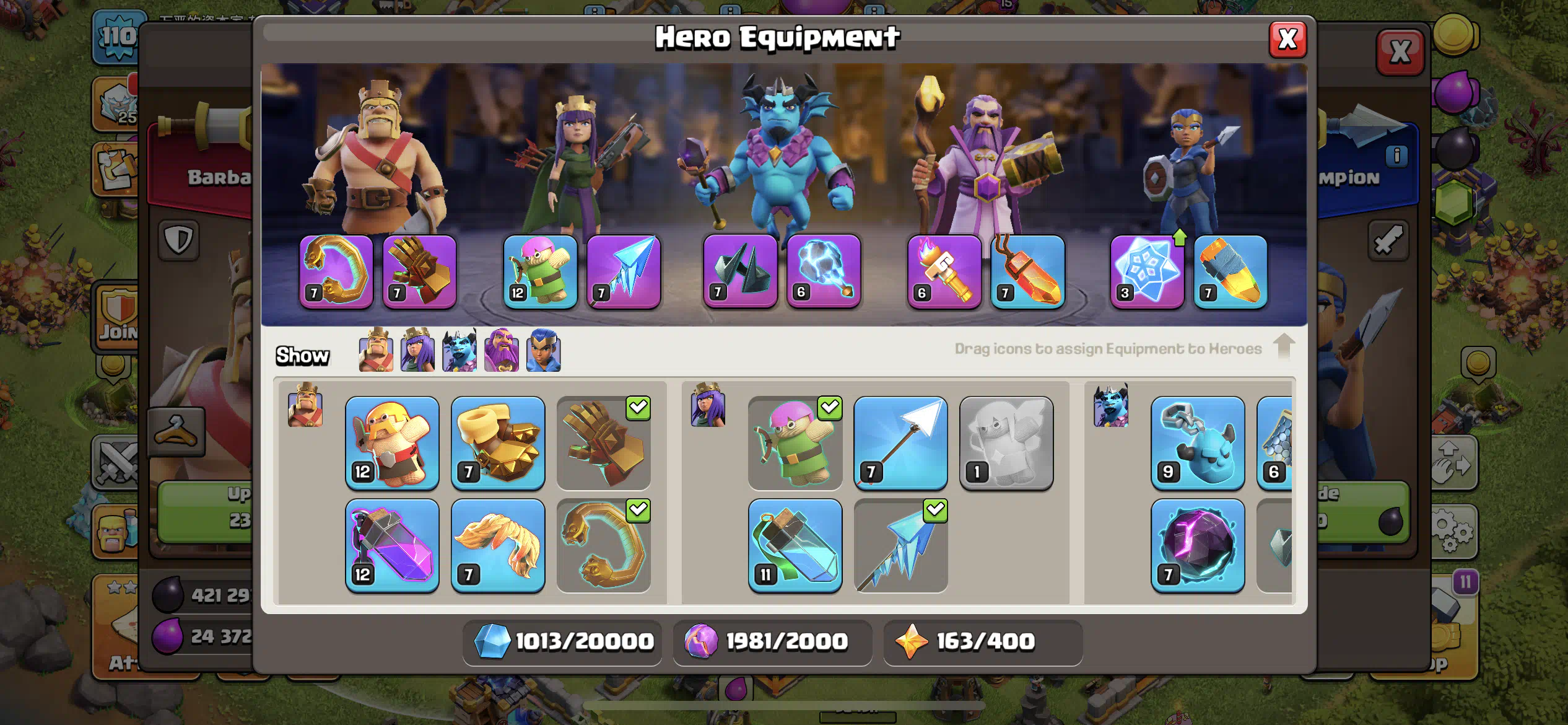Screen dimensions: 1568x725
Task: Click the Champion's upgradable snowflake equipment slot
Action: [1147, 271]
